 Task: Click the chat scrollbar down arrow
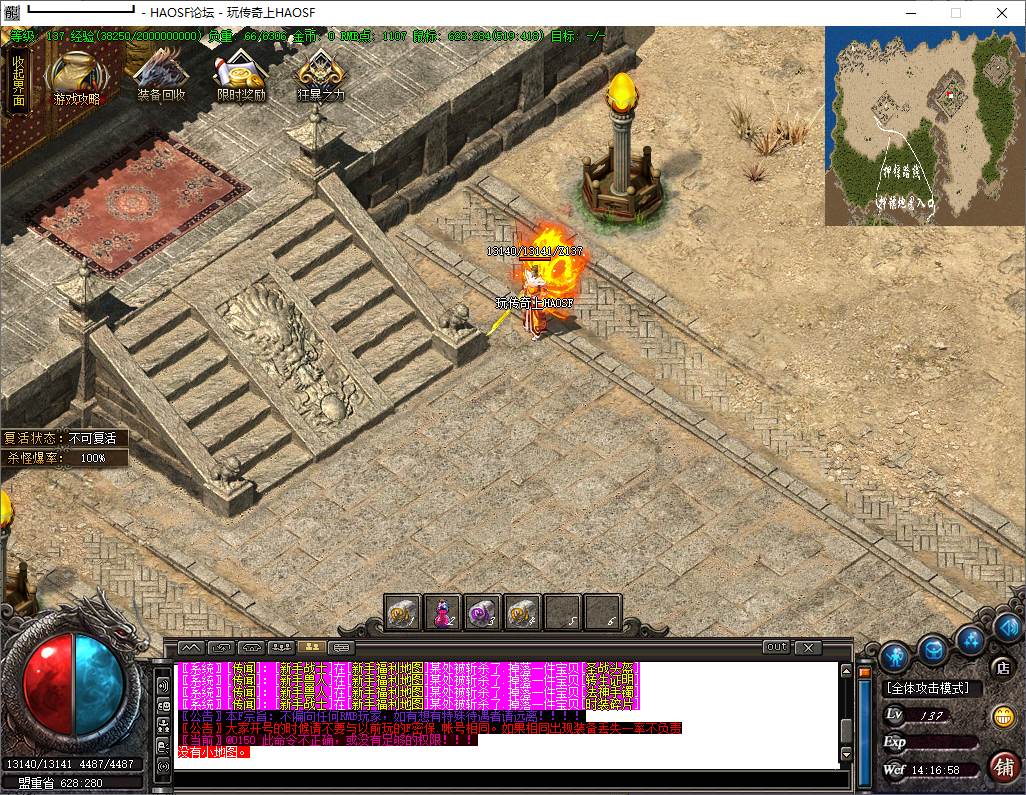[x=846, y=753]
